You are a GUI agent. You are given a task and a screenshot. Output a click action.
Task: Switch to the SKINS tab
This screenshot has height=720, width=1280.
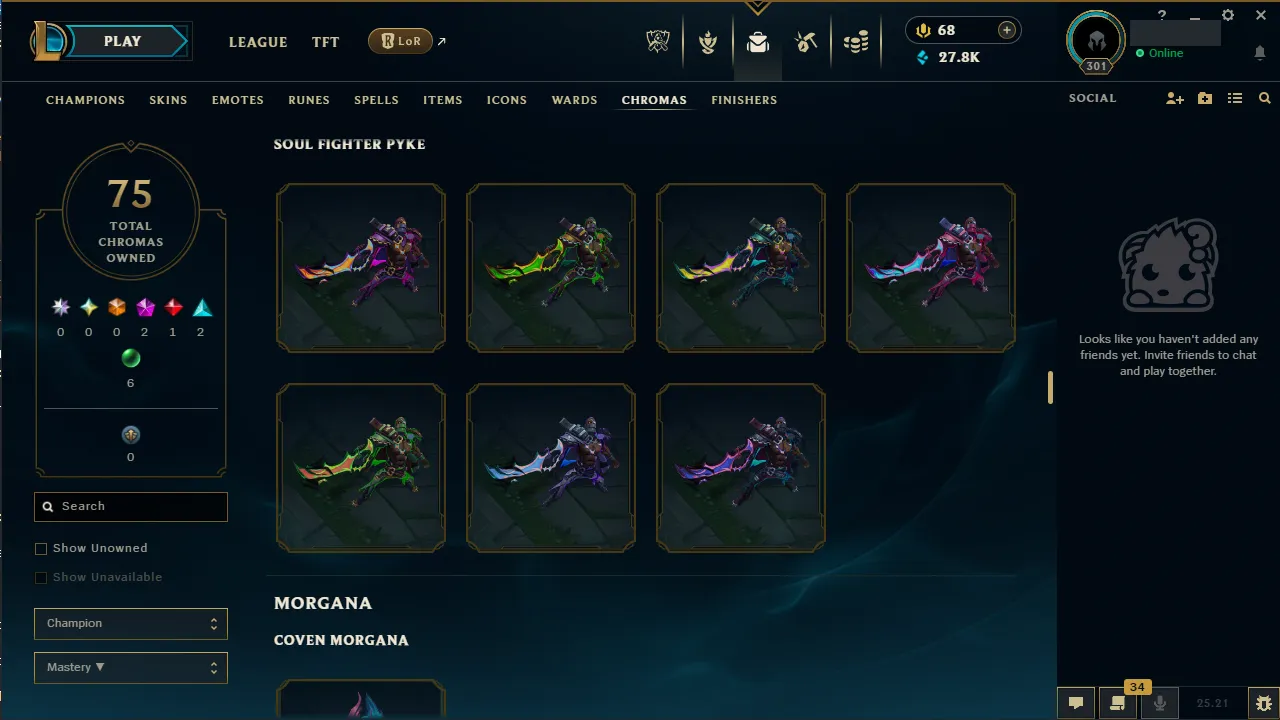click(168, 100)
